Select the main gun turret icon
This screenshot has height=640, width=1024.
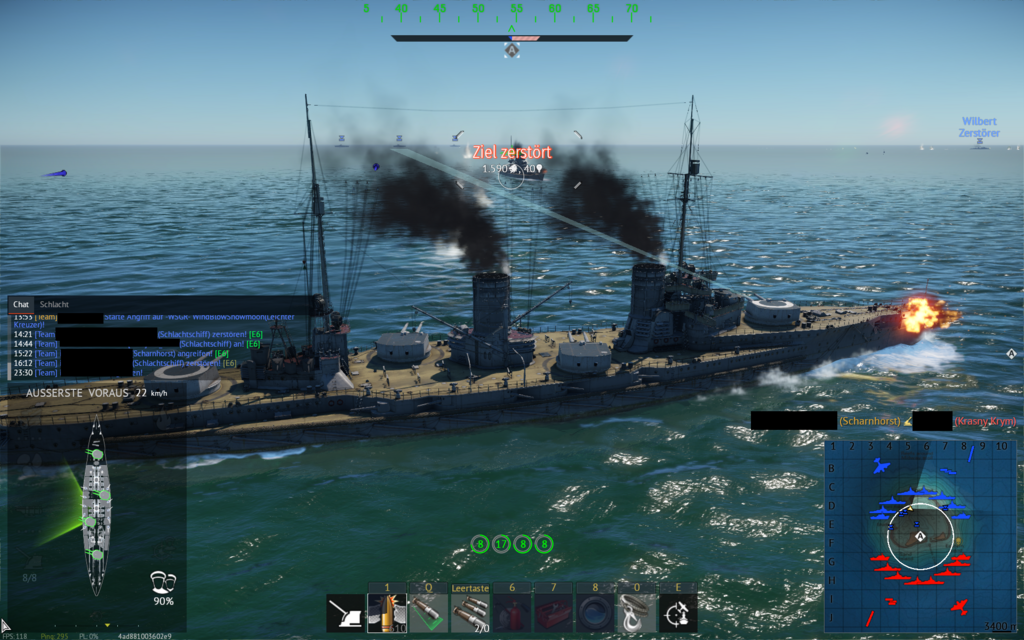[346, 613]
